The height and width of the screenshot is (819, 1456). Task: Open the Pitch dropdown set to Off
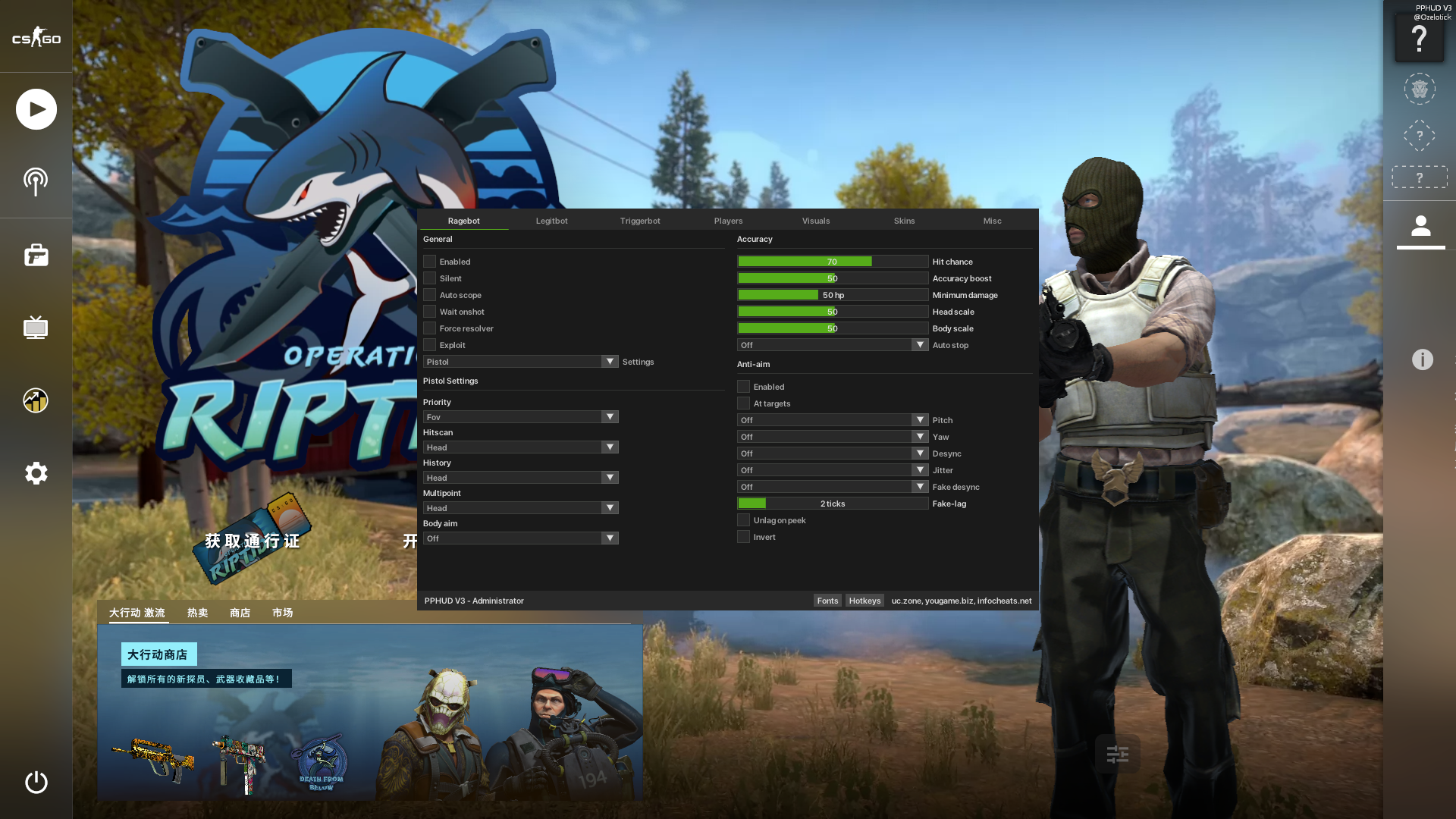point(832,419)
